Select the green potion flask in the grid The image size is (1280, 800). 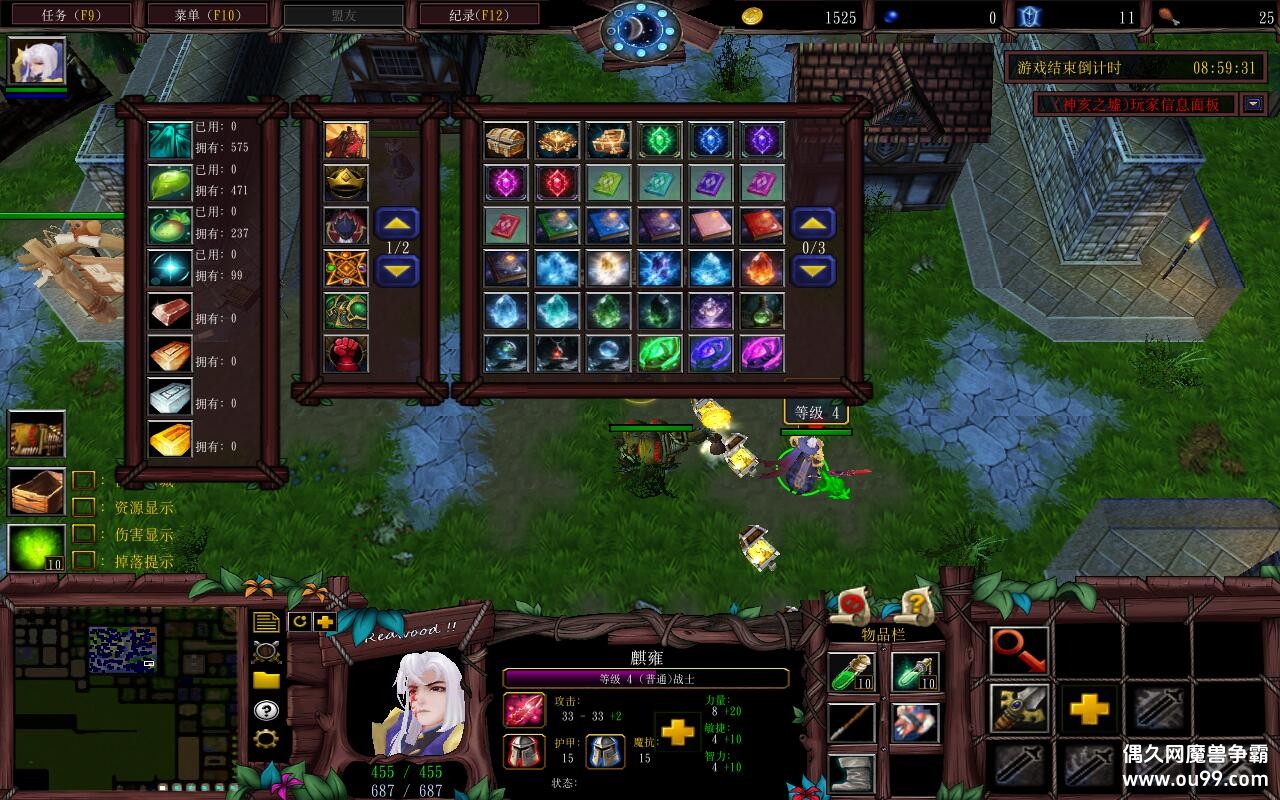(x=762, y=311)
